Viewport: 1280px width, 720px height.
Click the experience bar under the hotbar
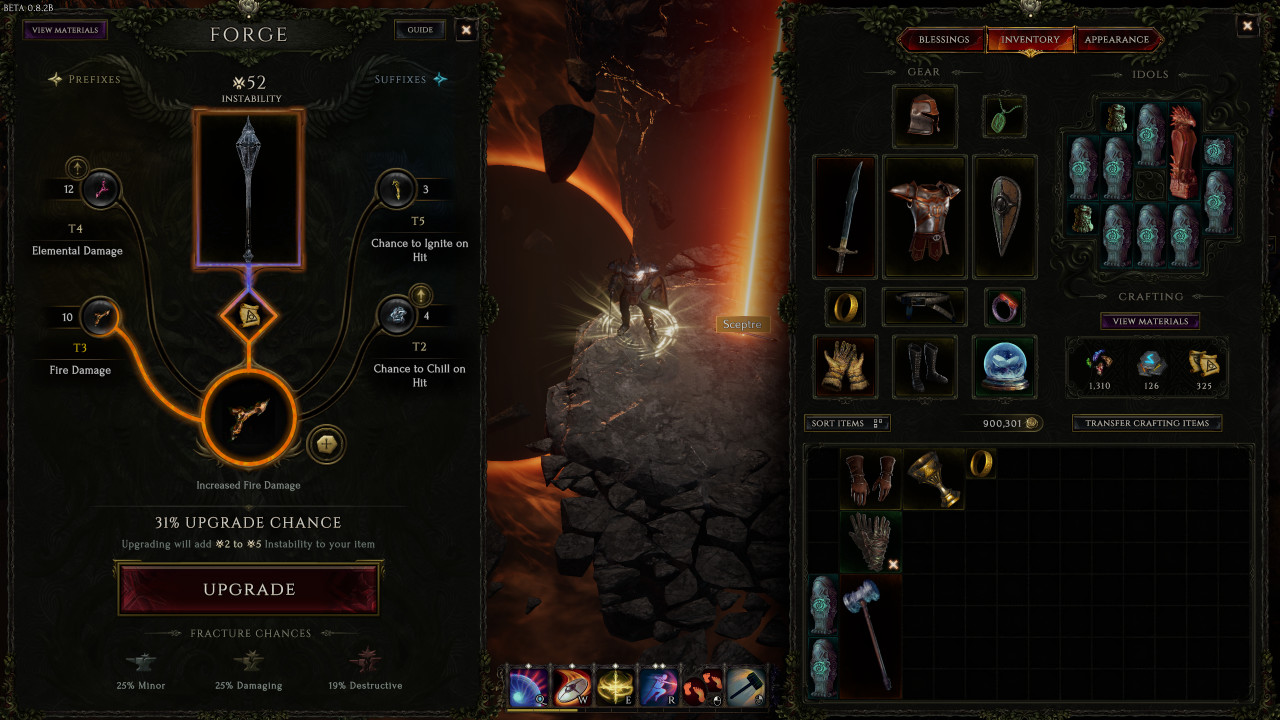point(640,712)
